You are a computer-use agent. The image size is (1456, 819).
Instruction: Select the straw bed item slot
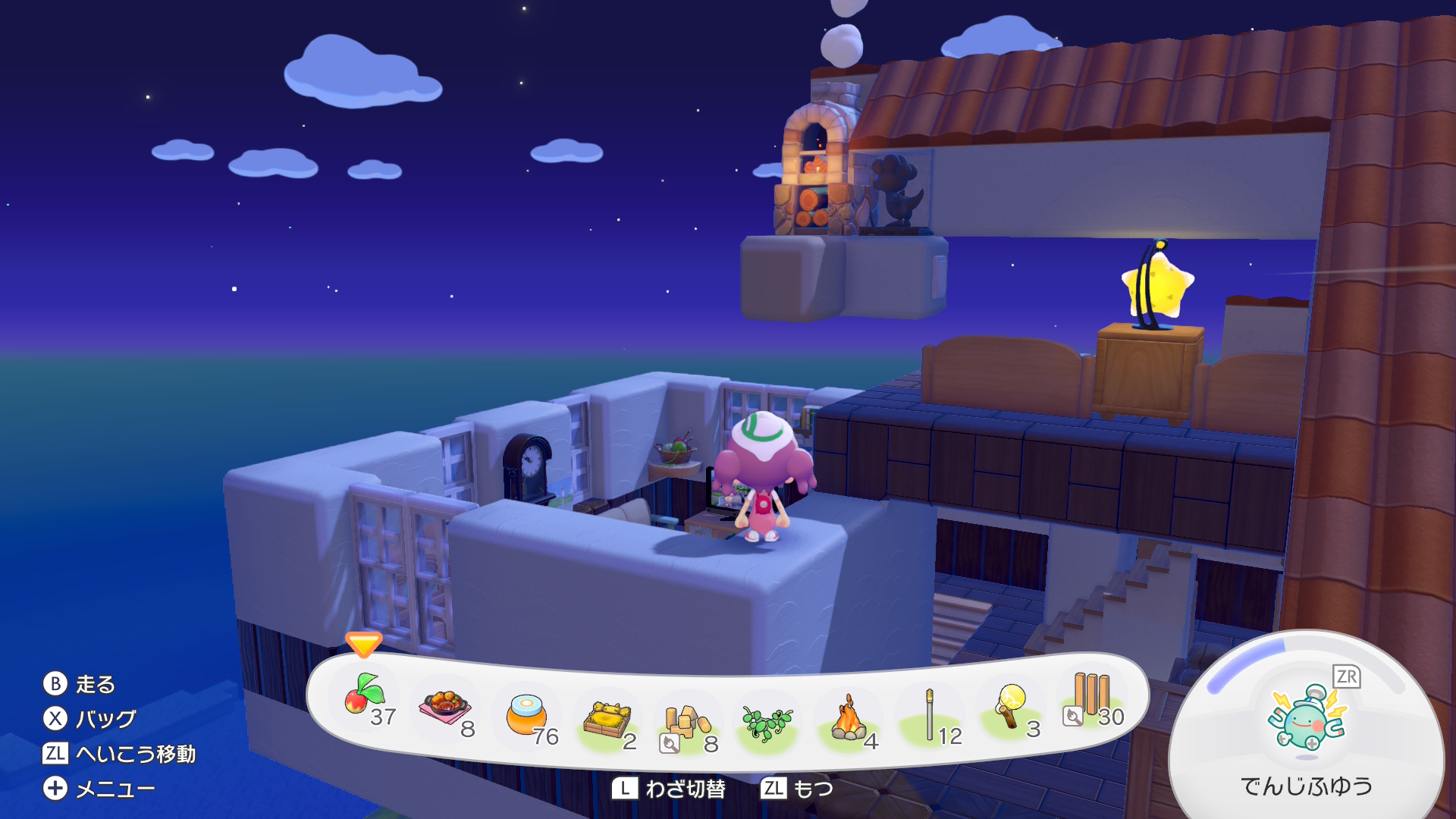[608, 720]
